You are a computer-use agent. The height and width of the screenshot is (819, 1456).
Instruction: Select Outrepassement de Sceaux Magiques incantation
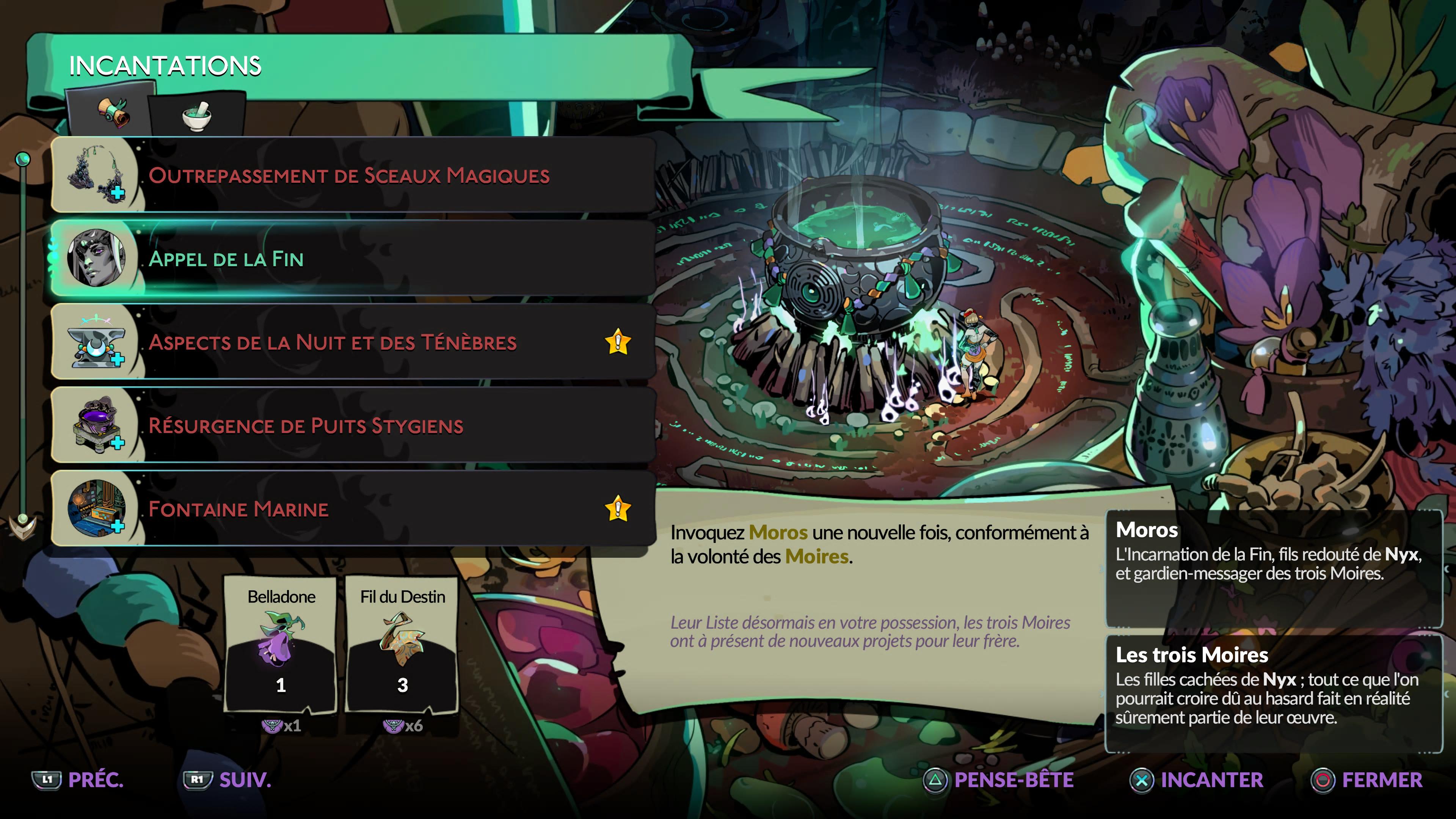(350, 175)
